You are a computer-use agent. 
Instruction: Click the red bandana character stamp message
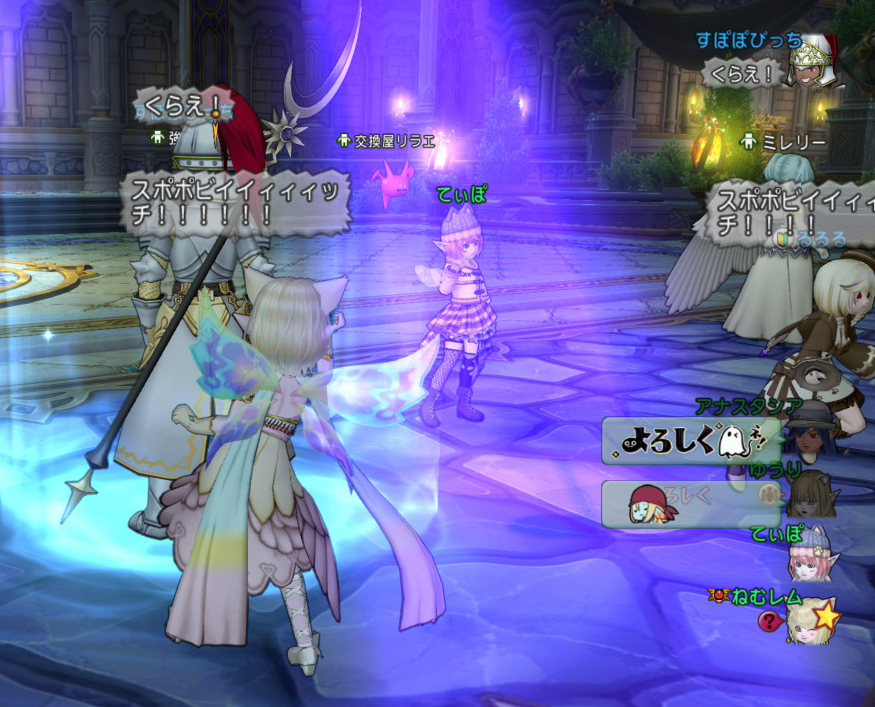(x=690, y=503)
